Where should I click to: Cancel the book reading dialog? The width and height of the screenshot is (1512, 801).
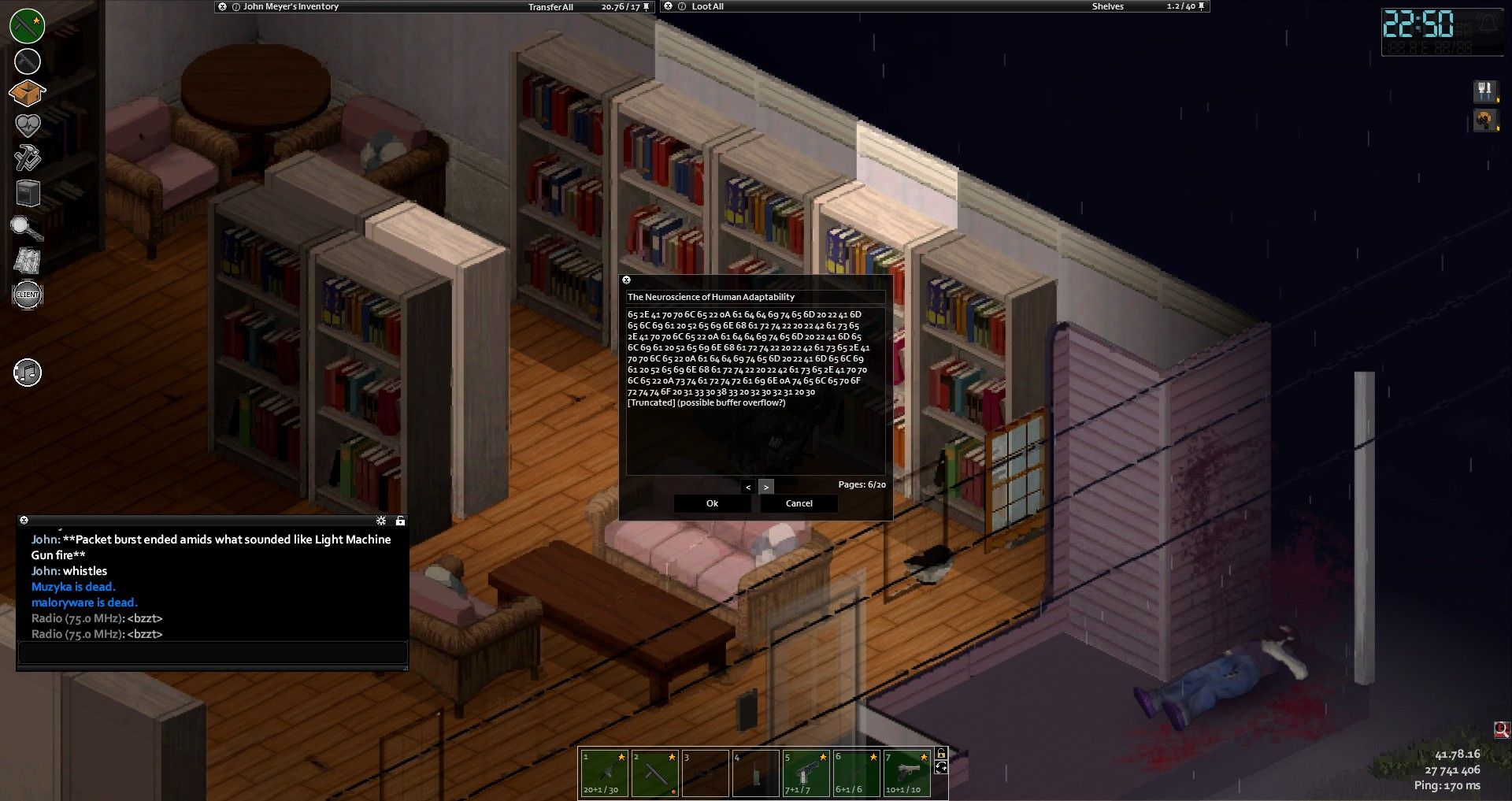pos(799,503)
